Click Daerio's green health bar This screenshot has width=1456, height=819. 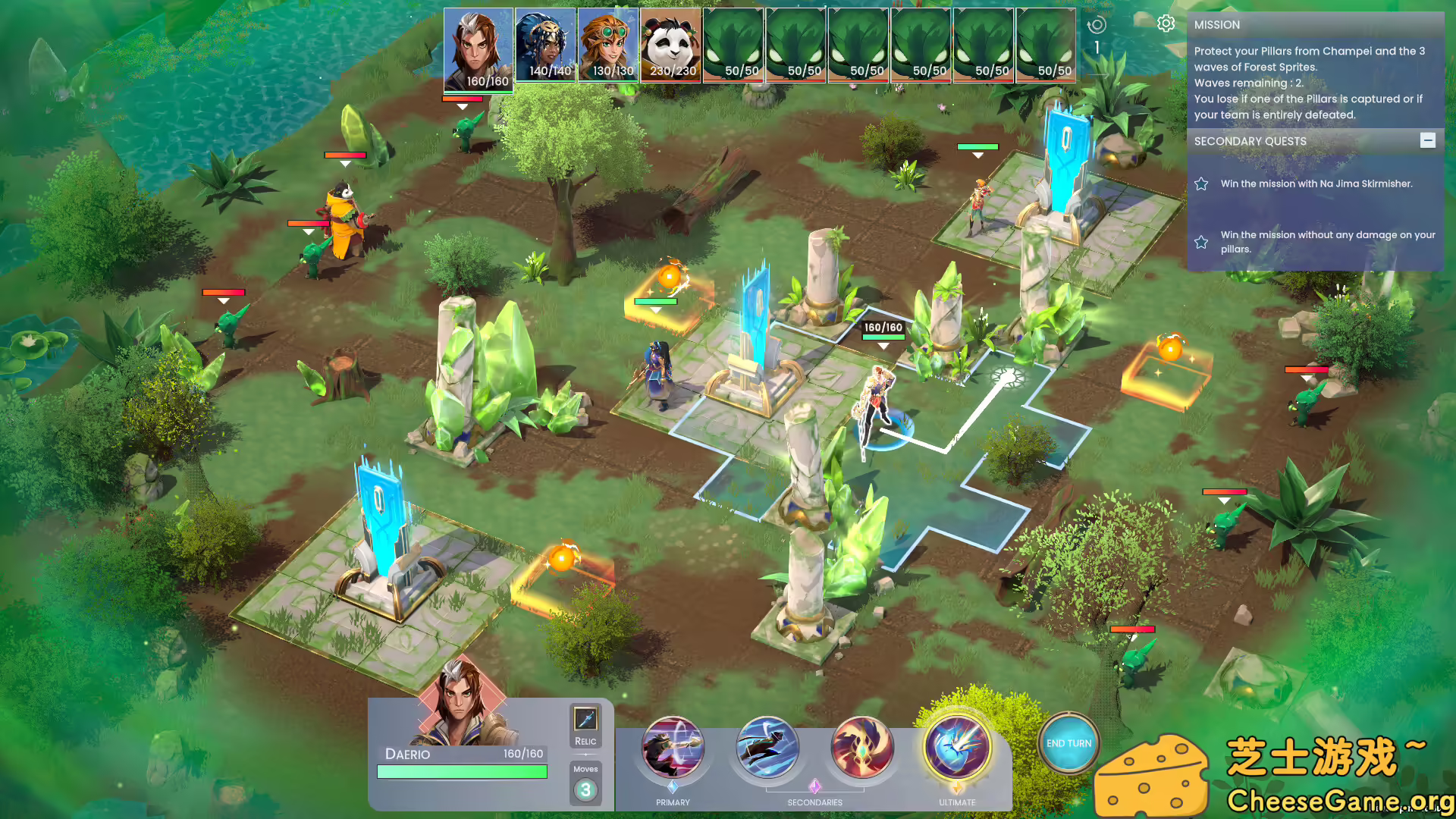[463, 771]
